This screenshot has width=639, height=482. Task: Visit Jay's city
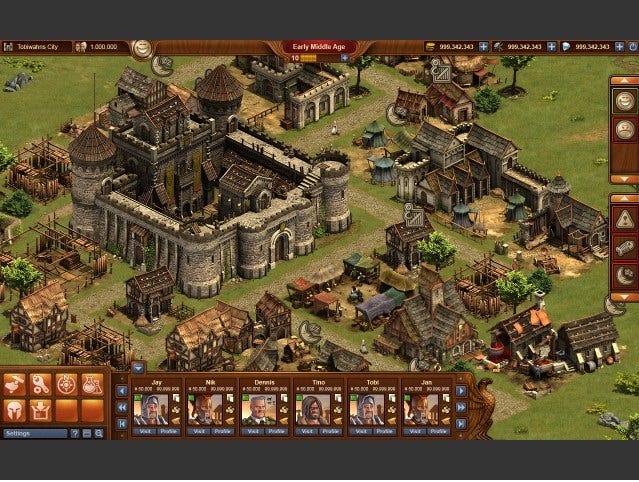pos(146,431)
